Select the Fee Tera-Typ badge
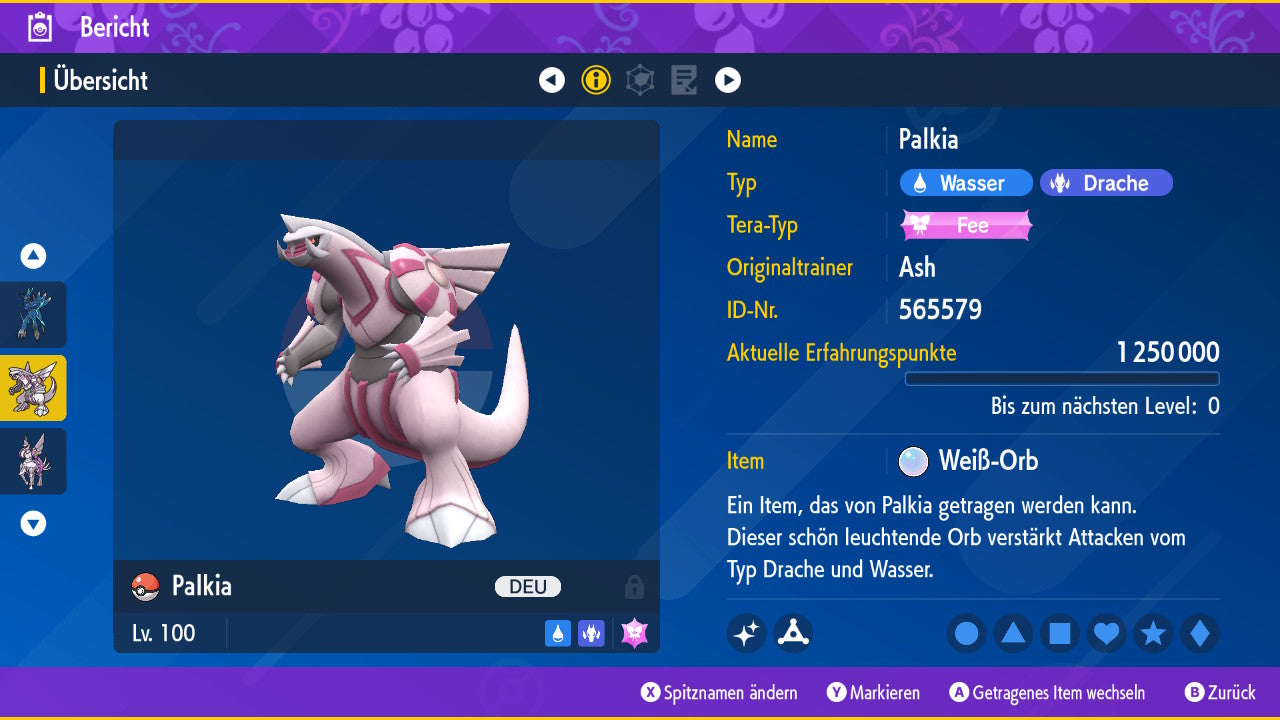The height and width of the screenshot is (720, 1280). click(x=966, y=225)
